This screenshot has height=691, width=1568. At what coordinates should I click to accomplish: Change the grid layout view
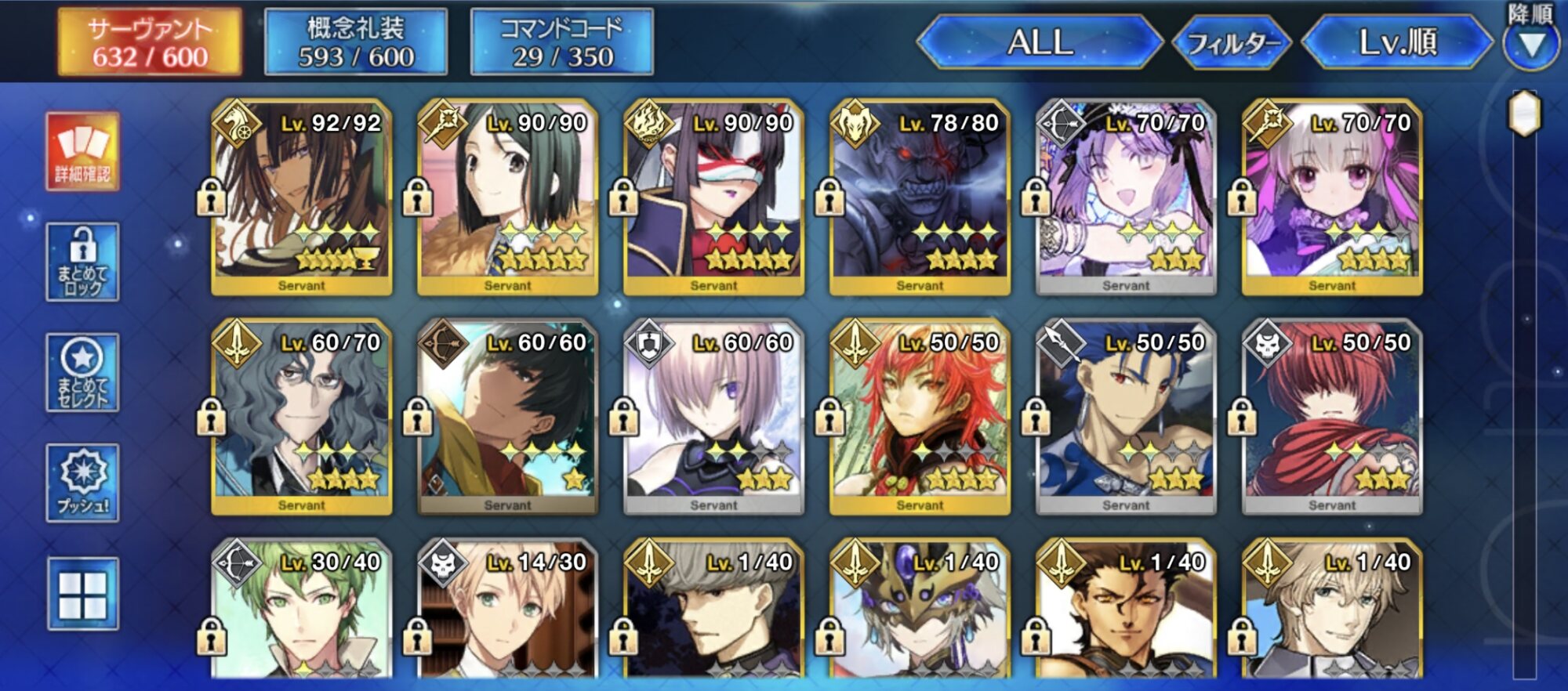click(x=82, y=594)
